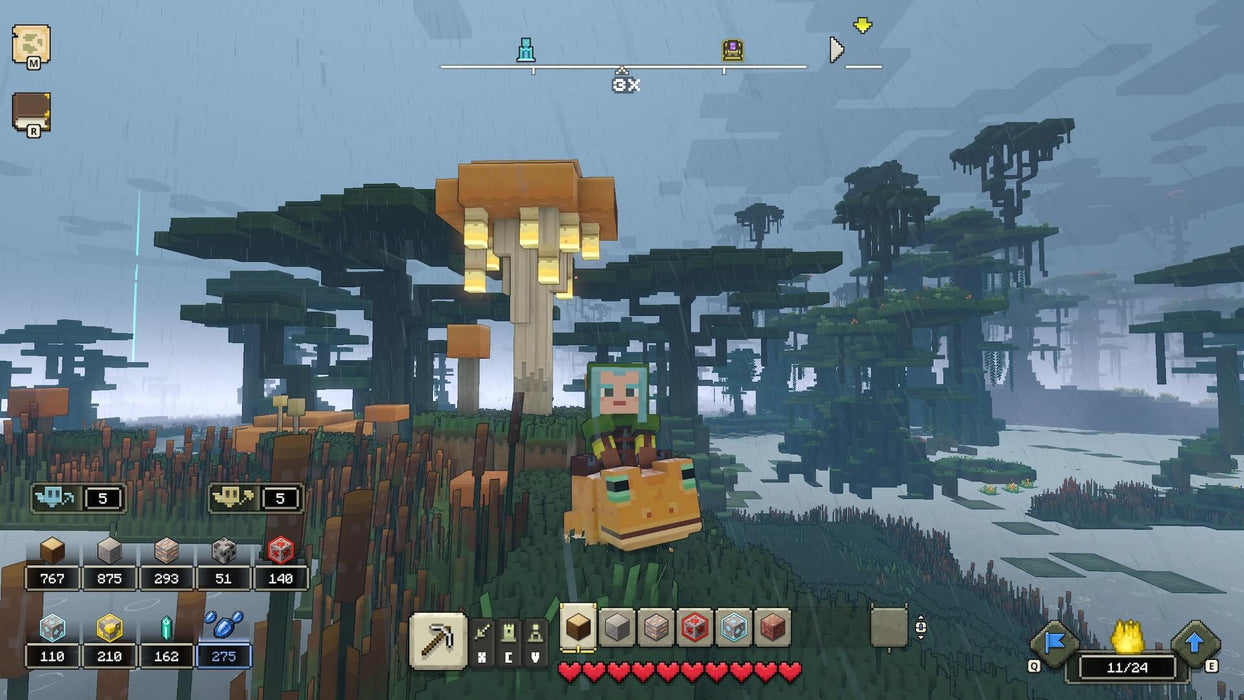This screenshot has height=700, width=1244.
Task: Select the diamond block hotbar slot
Action: 734,628
